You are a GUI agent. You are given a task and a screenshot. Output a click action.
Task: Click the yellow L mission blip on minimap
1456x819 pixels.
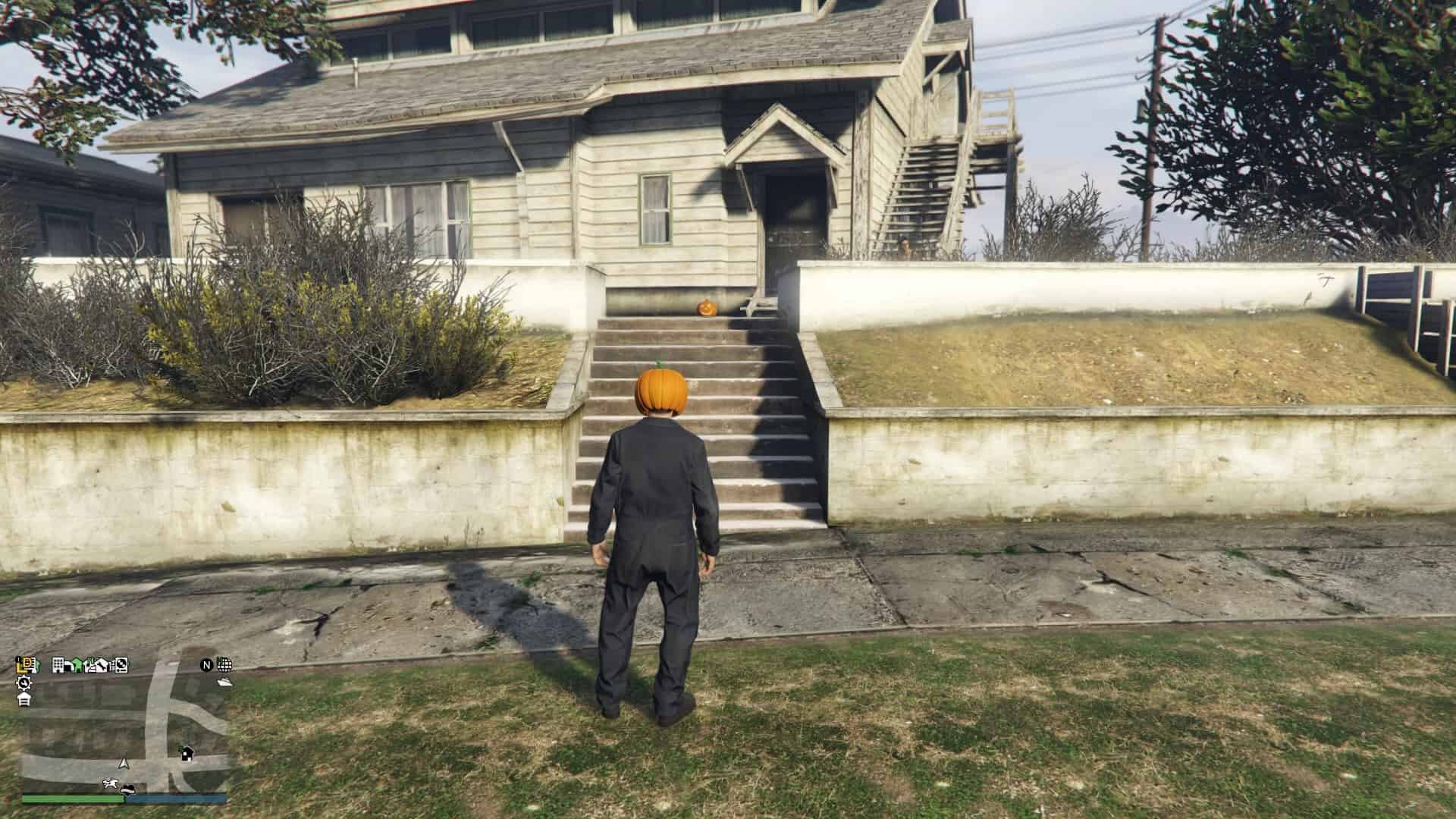click(23, 665)
